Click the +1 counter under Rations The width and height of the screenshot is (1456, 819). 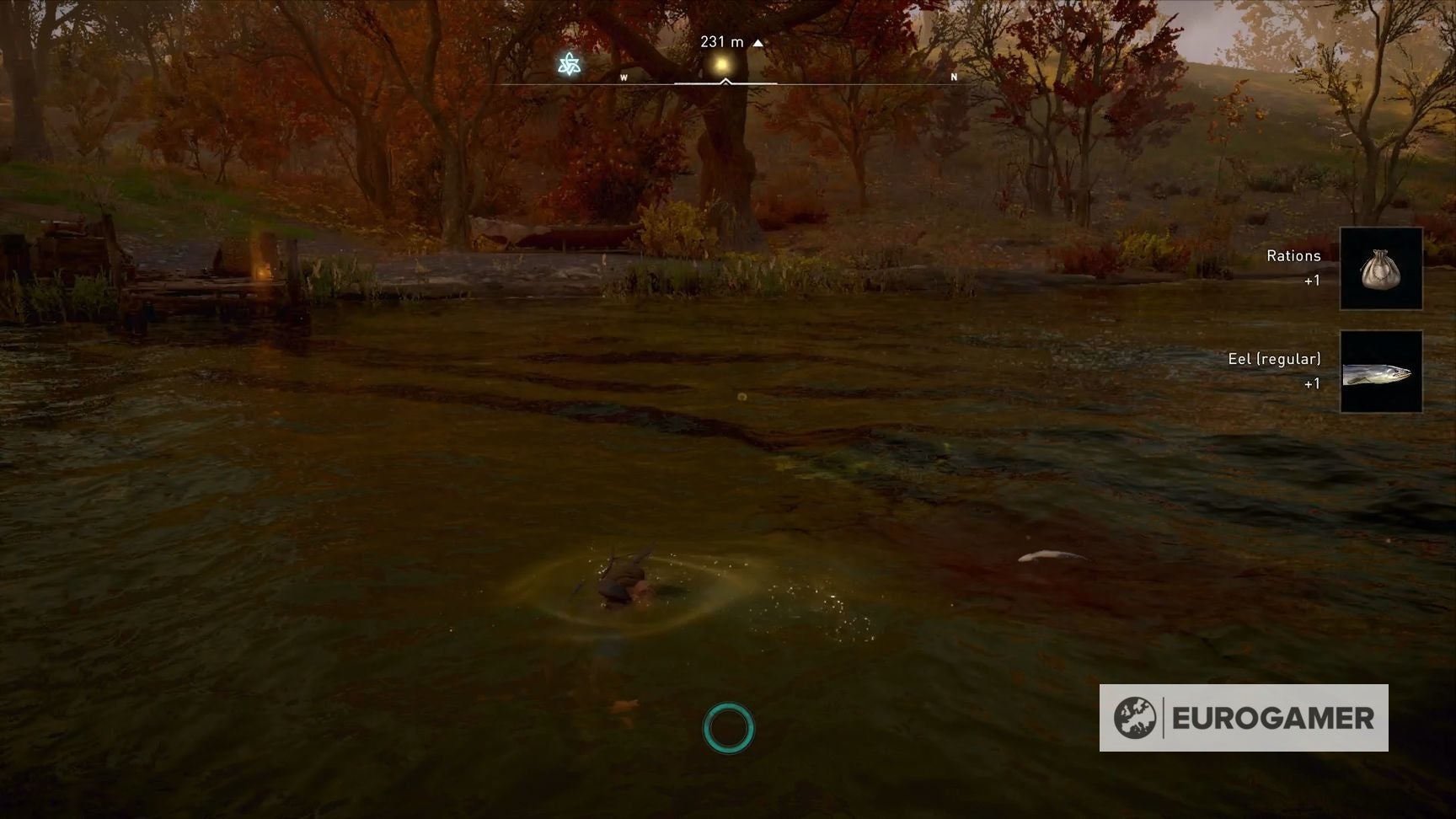[1313, 279]
